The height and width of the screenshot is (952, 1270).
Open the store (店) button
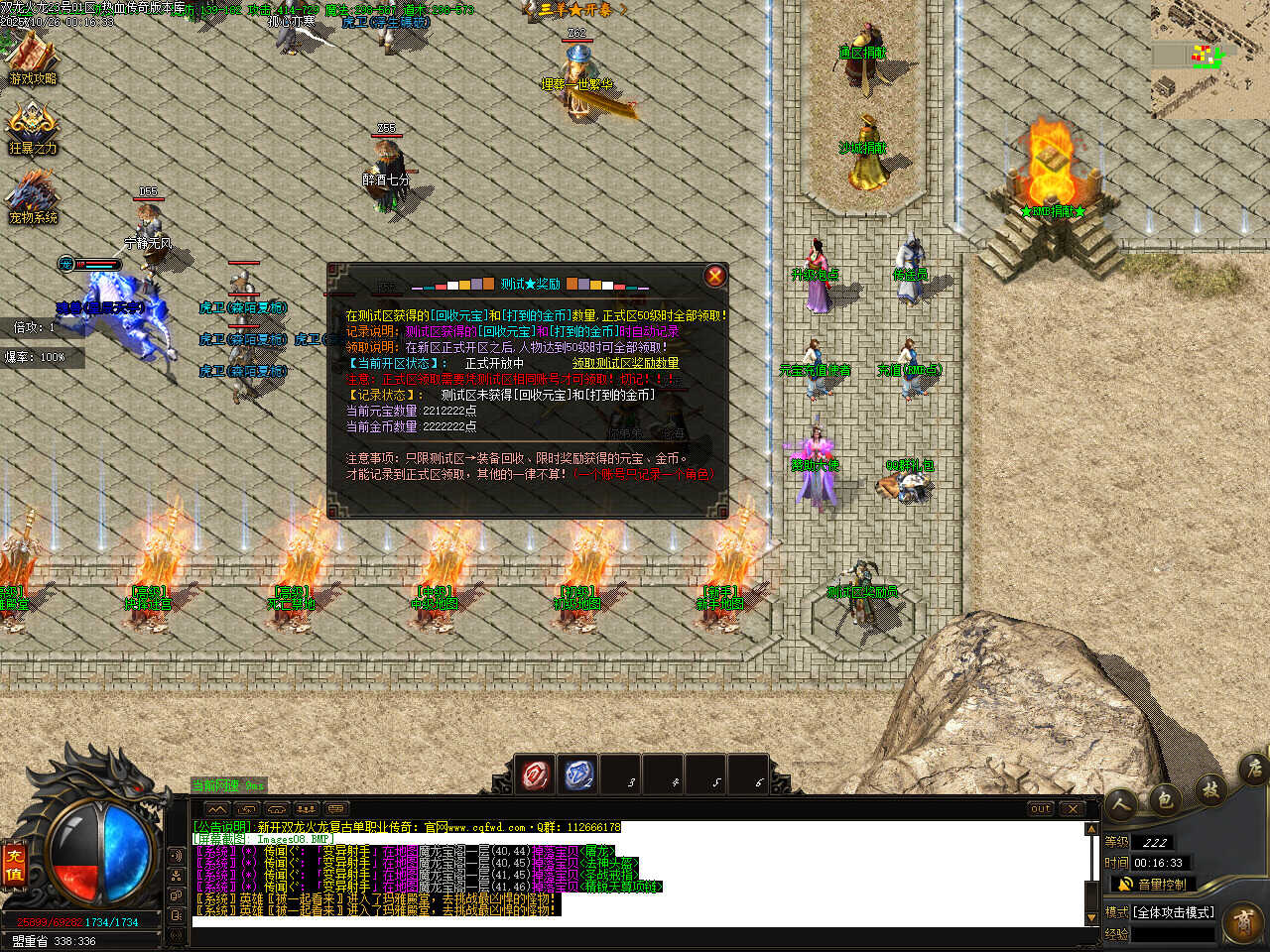pos(1253,768)
